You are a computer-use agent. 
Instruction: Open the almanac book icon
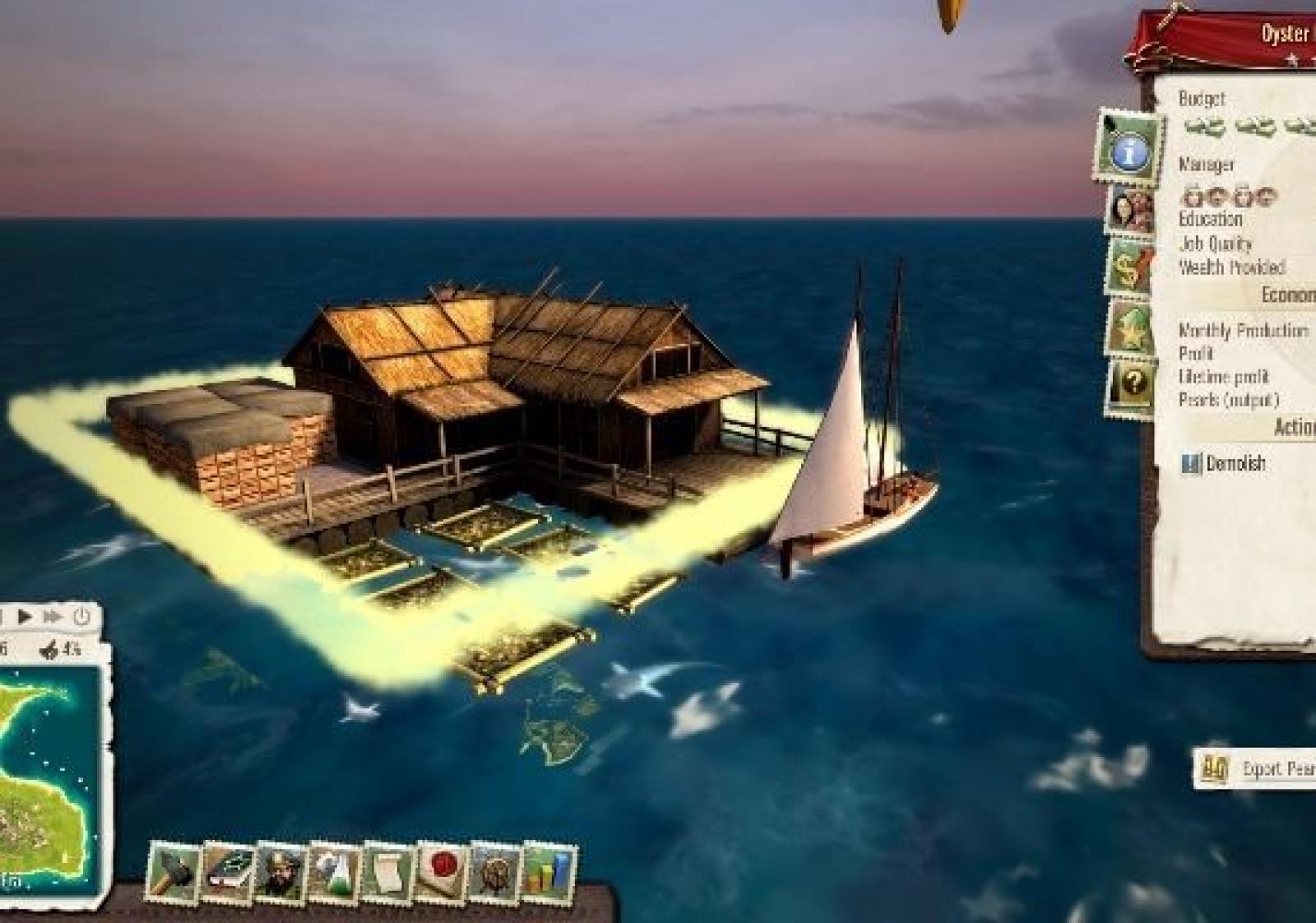pyautogui.click(x=228, y=873)
